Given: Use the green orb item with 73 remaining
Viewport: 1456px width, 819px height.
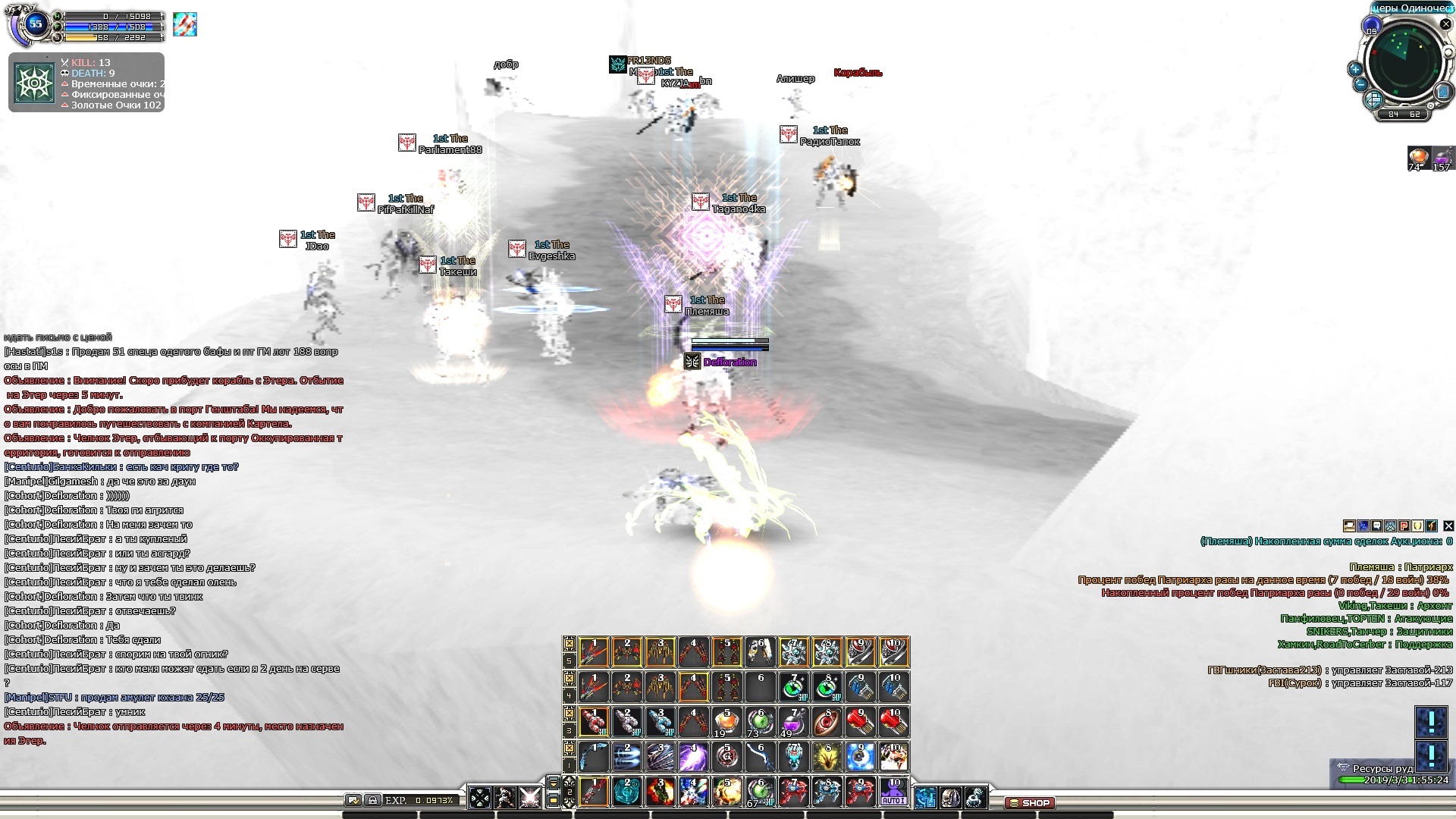Looking at the screenshot, I should pyautogui.click(x=759, y=721).
